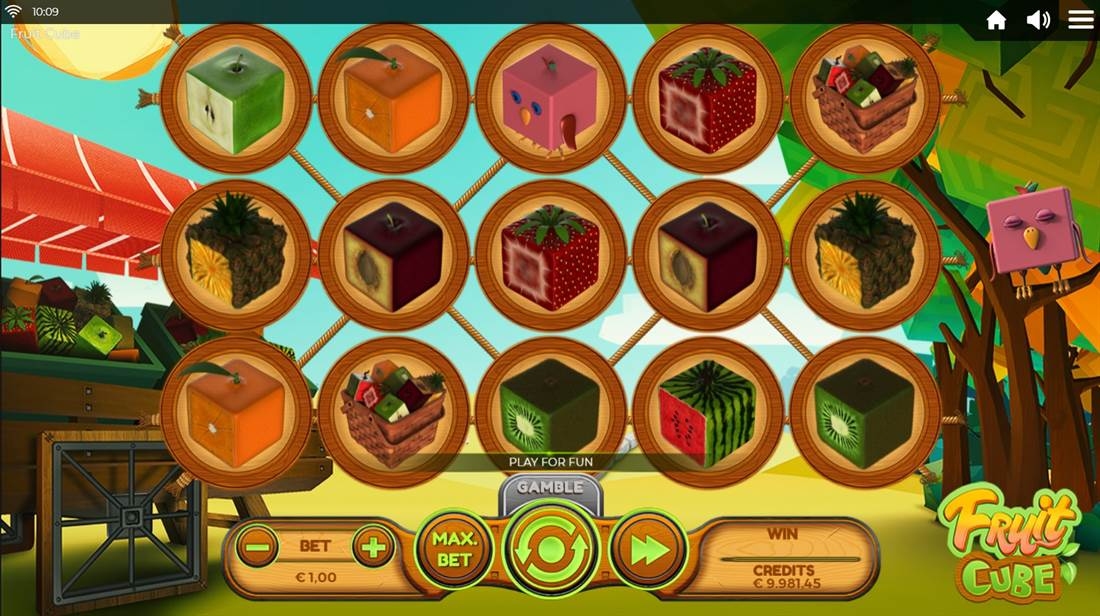Image resolution: width=1100 pixels, height=616 pixels.
Task: Activate the Max. Bet button
Action: [x=453, y=548]
